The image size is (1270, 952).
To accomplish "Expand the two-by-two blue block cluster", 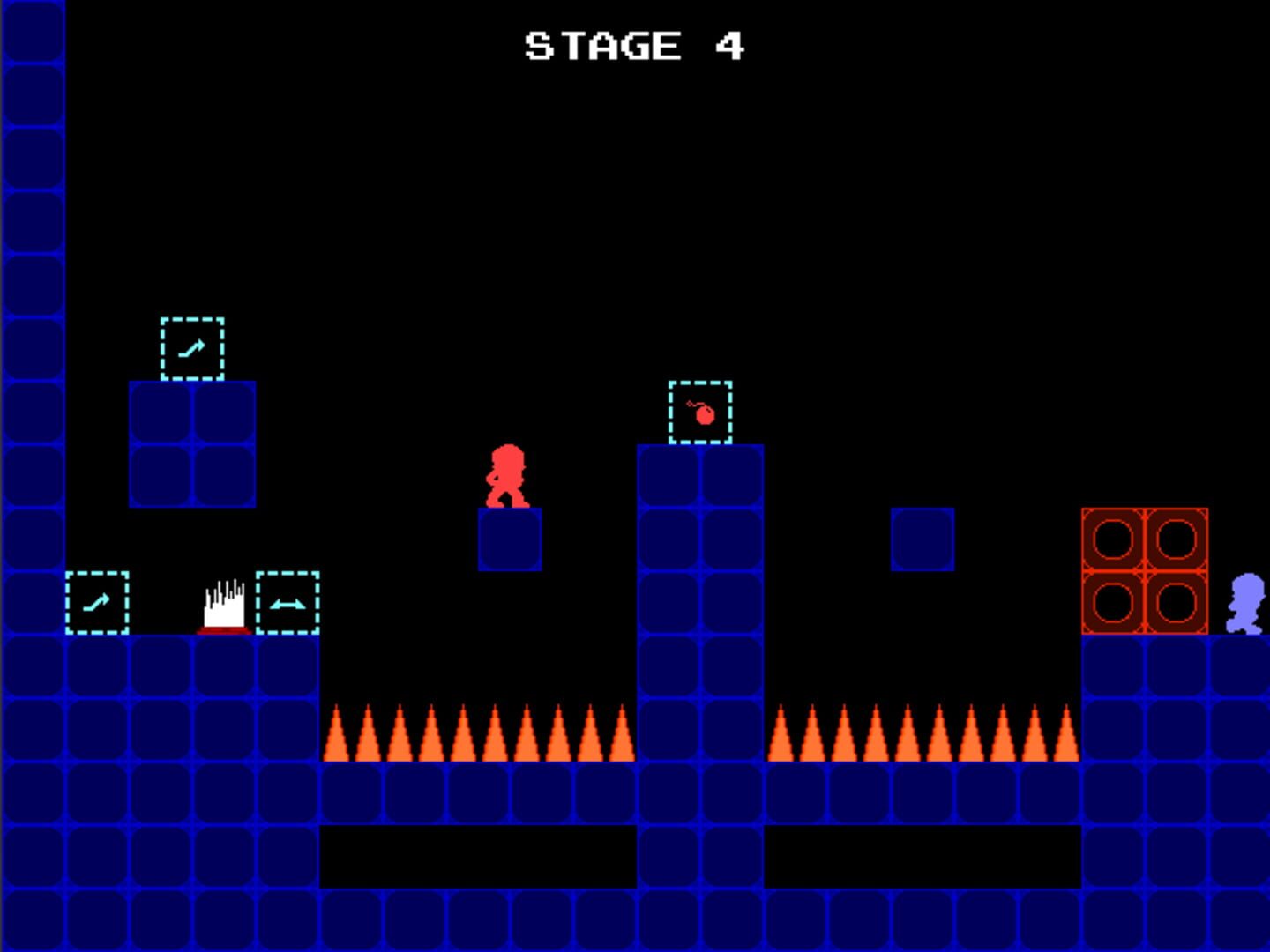I will [x=190, y=445].
